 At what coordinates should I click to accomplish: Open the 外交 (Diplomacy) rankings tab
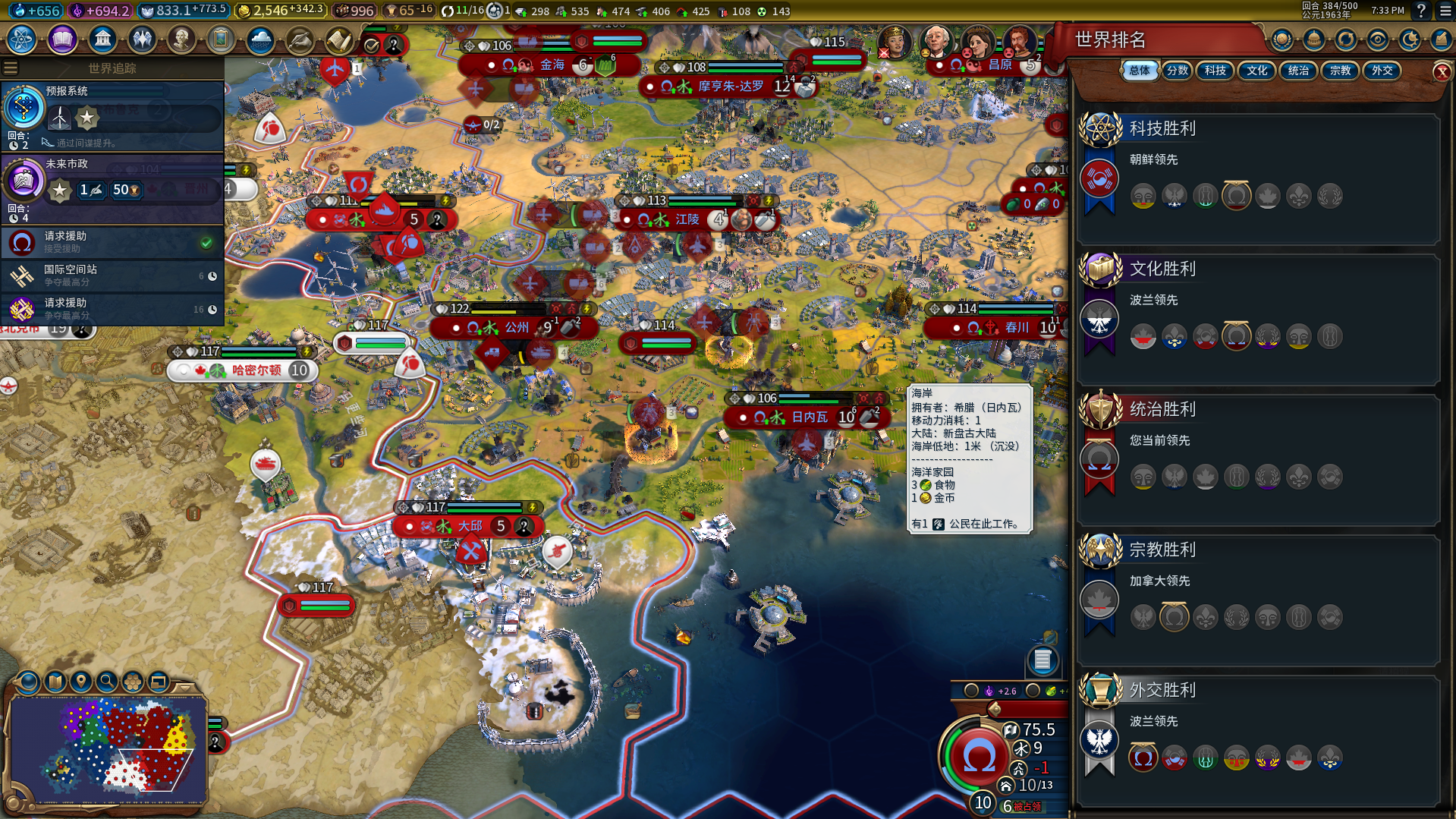tap(1382, 71)
